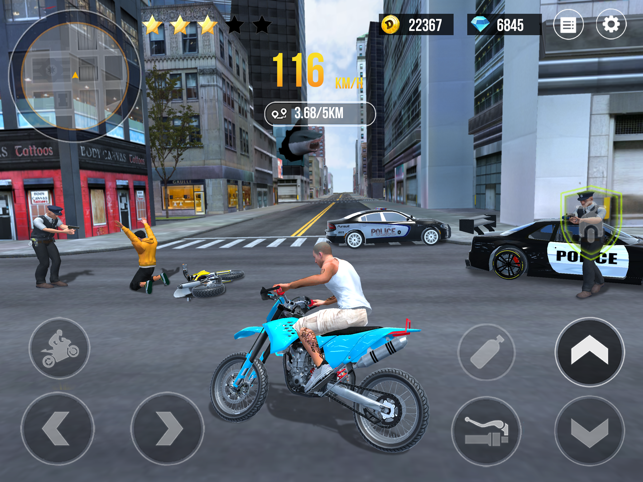This screenshot has height=482, width=643.
Task: Activate the nitro boost canister button
Action: coord(486,352)
